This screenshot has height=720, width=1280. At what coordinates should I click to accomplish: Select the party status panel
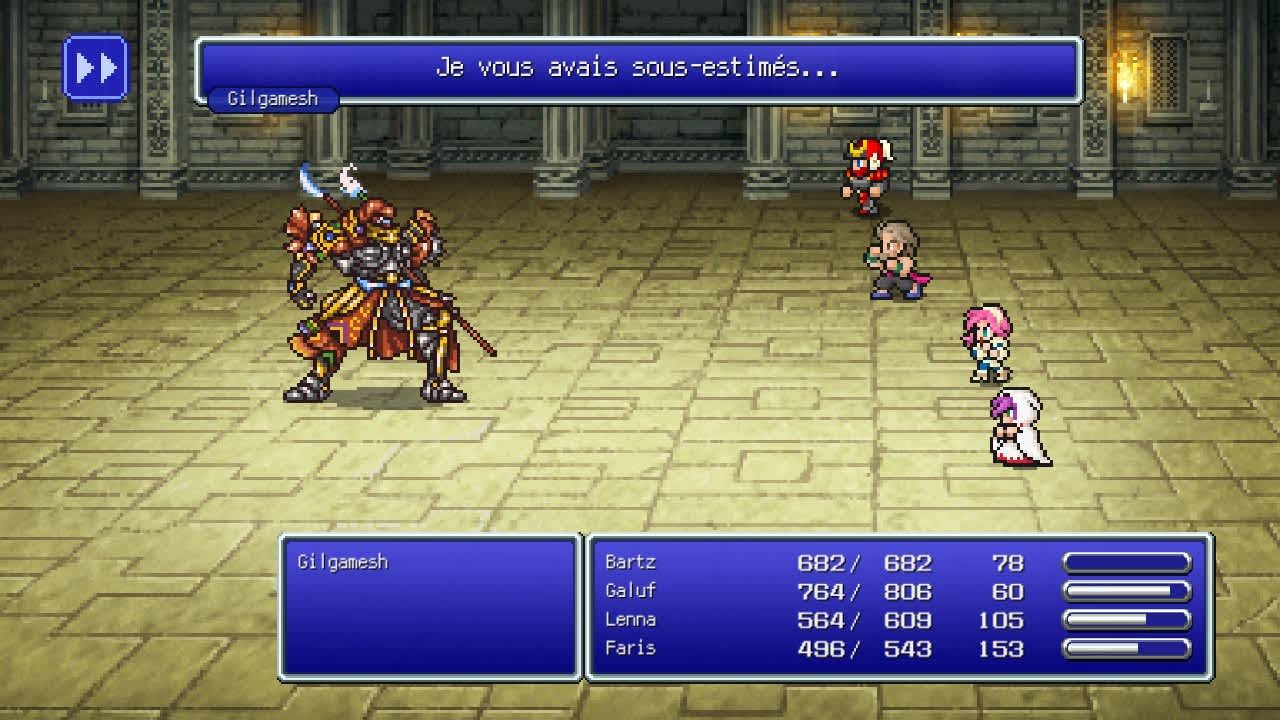895,605
